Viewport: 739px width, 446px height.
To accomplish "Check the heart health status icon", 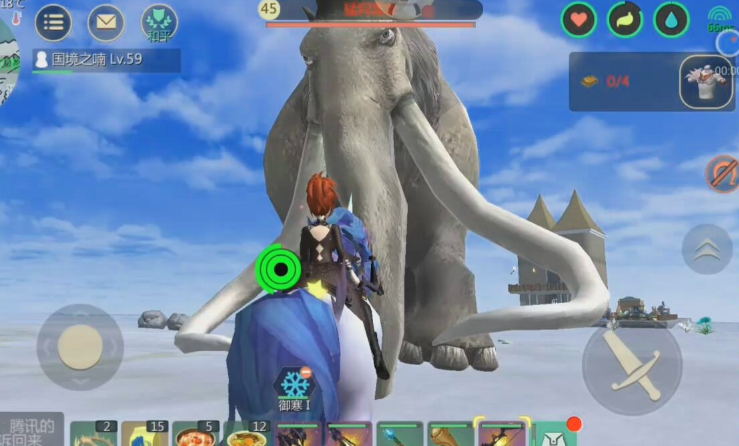I will pos(578,19).
